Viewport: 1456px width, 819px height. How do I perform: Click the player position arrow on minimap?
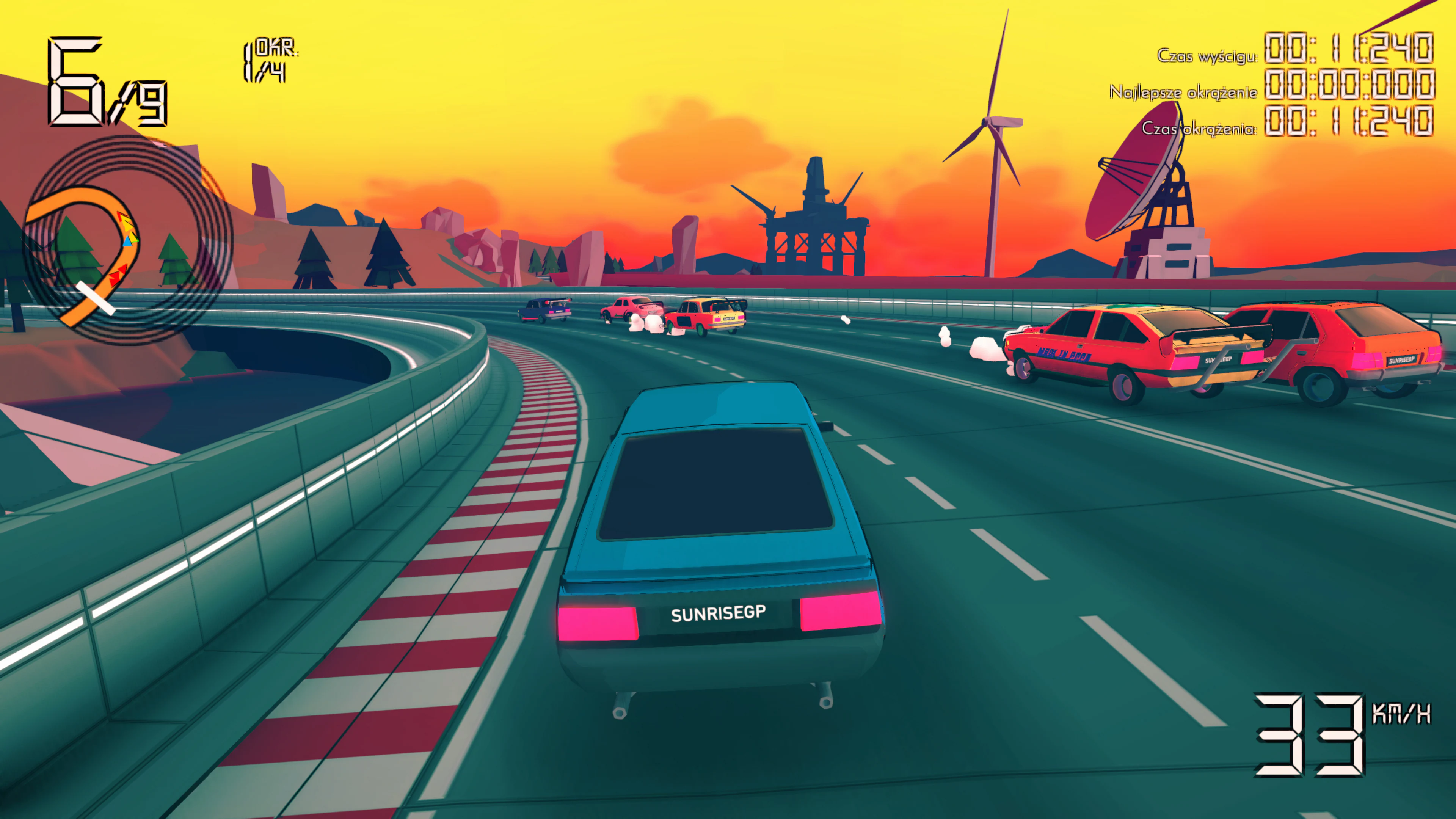128,242
